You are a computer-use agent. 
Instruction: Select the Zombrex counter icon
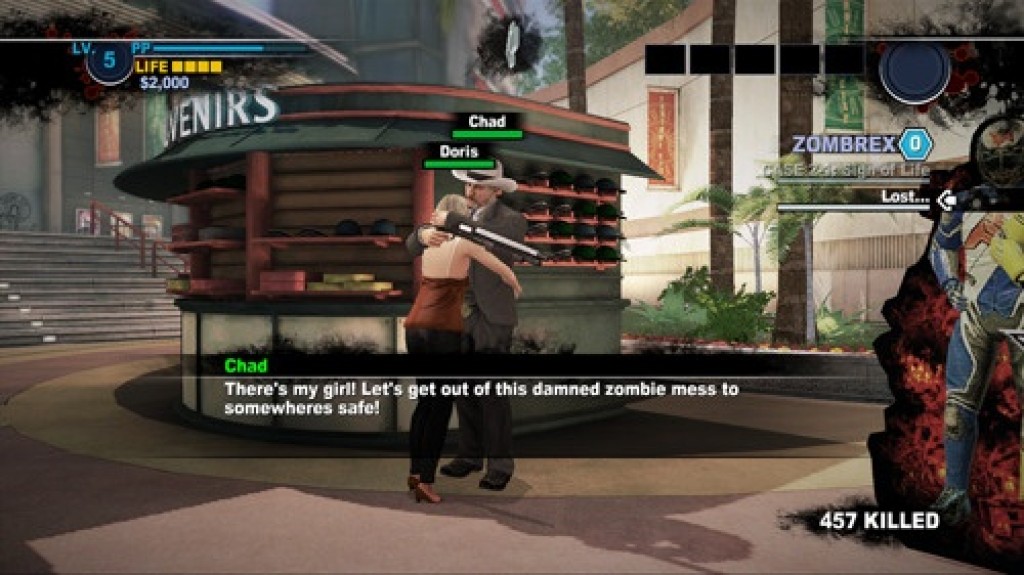pyautogui.click(x=914, y=144)
